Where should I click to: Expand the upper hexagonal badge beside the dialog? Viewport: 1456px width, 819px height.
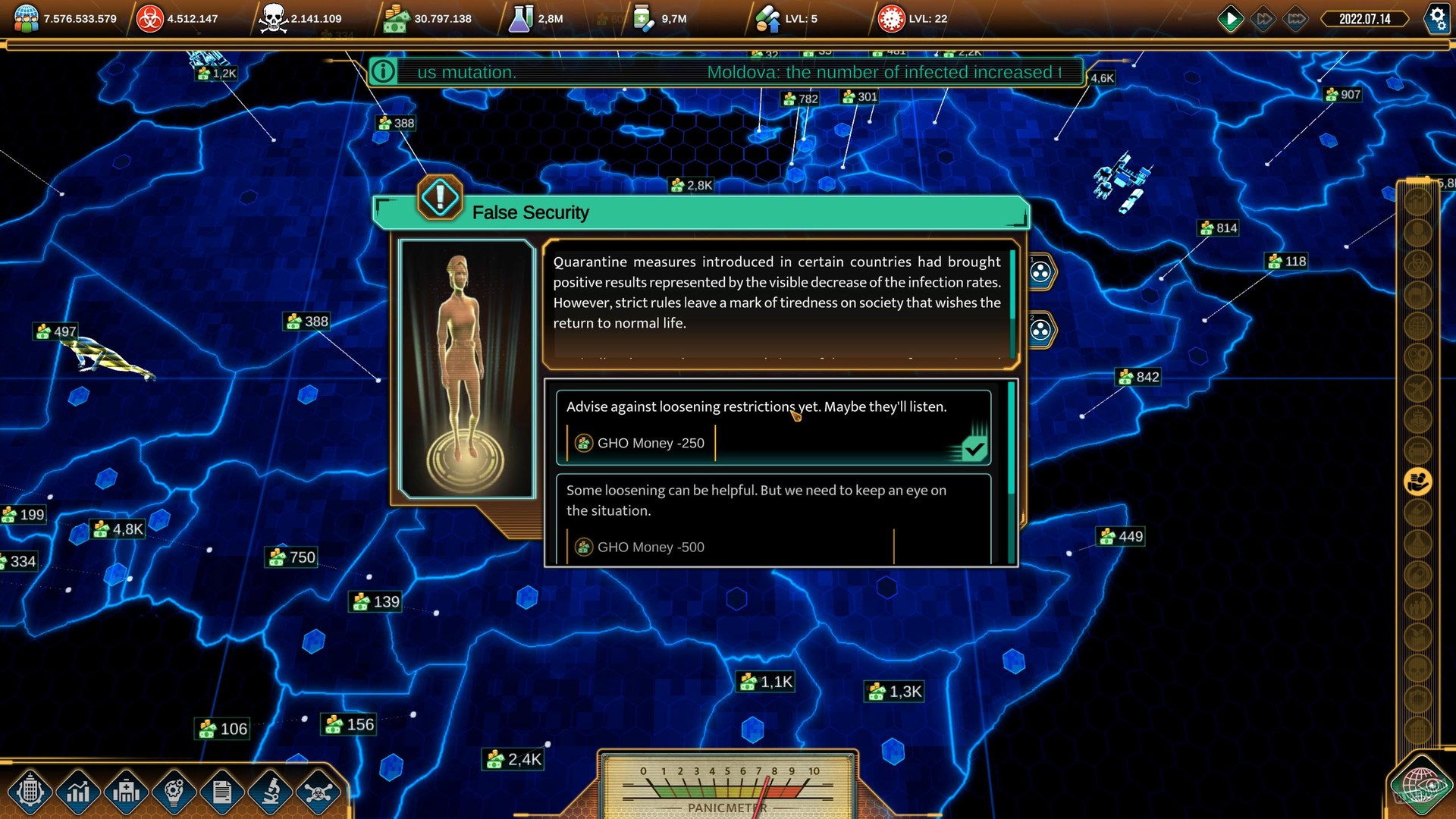point(1041,273)
